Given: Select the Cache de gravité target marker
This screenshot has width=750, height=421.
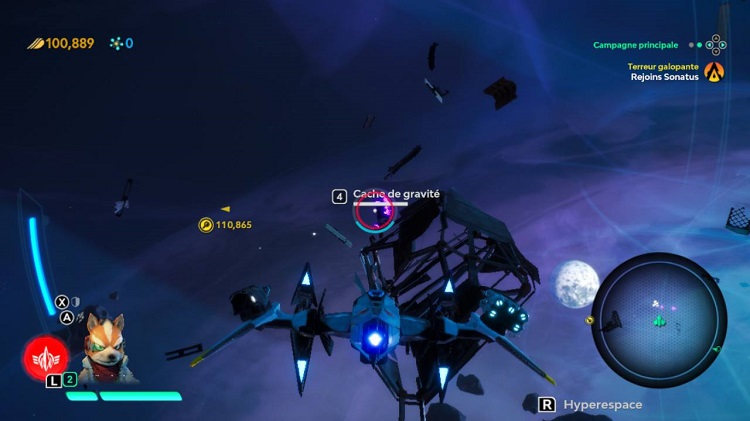Looking at the screenshot, I should click(375, 211).
